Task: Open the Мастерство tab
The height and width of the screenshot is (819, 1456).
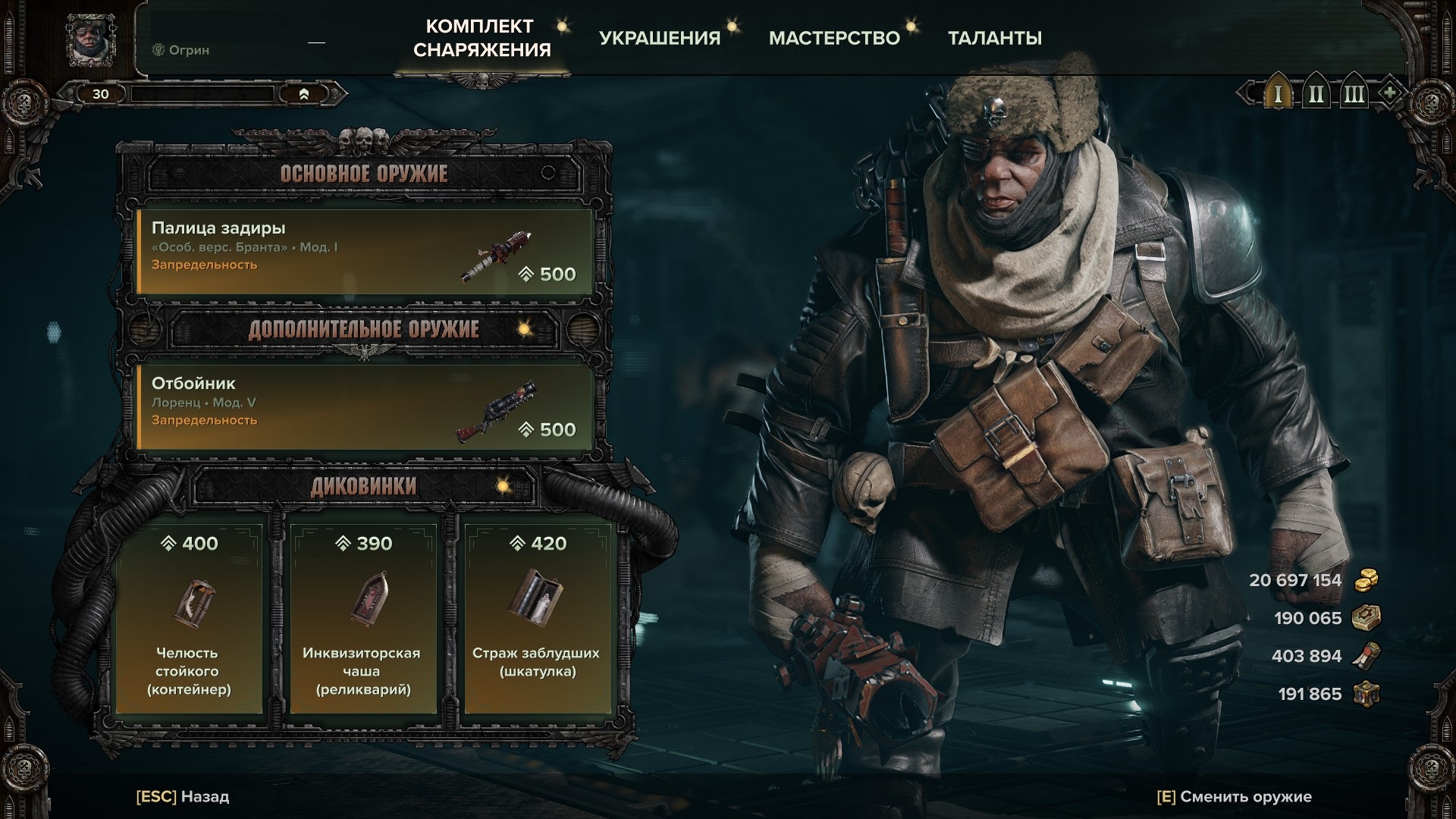Action: (834, 38)
